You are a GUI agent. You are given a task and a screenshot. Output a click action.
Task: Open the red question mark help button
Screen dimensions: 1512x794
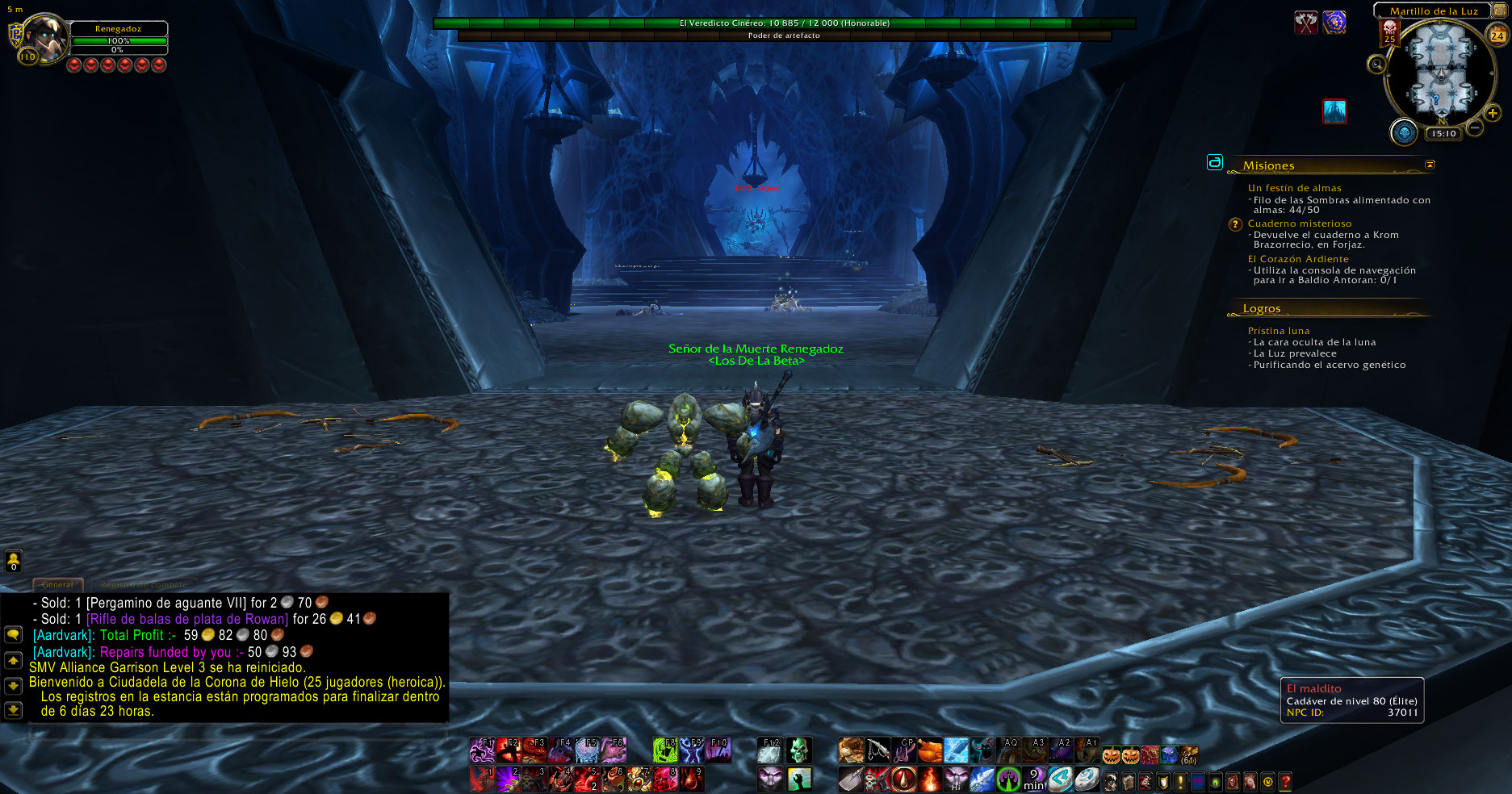coord(1285,781)
